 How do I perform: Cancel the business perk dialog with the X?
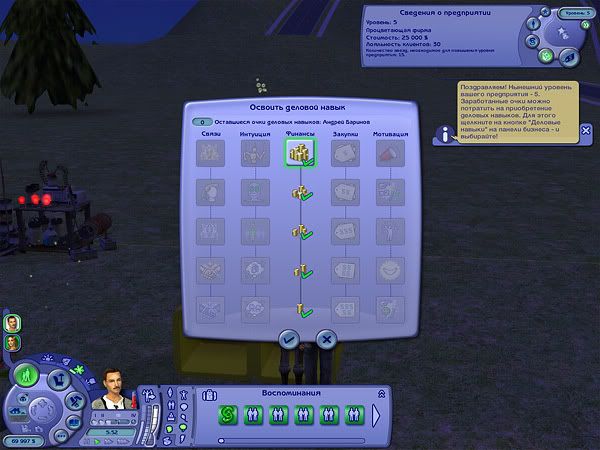coord(323,340)
